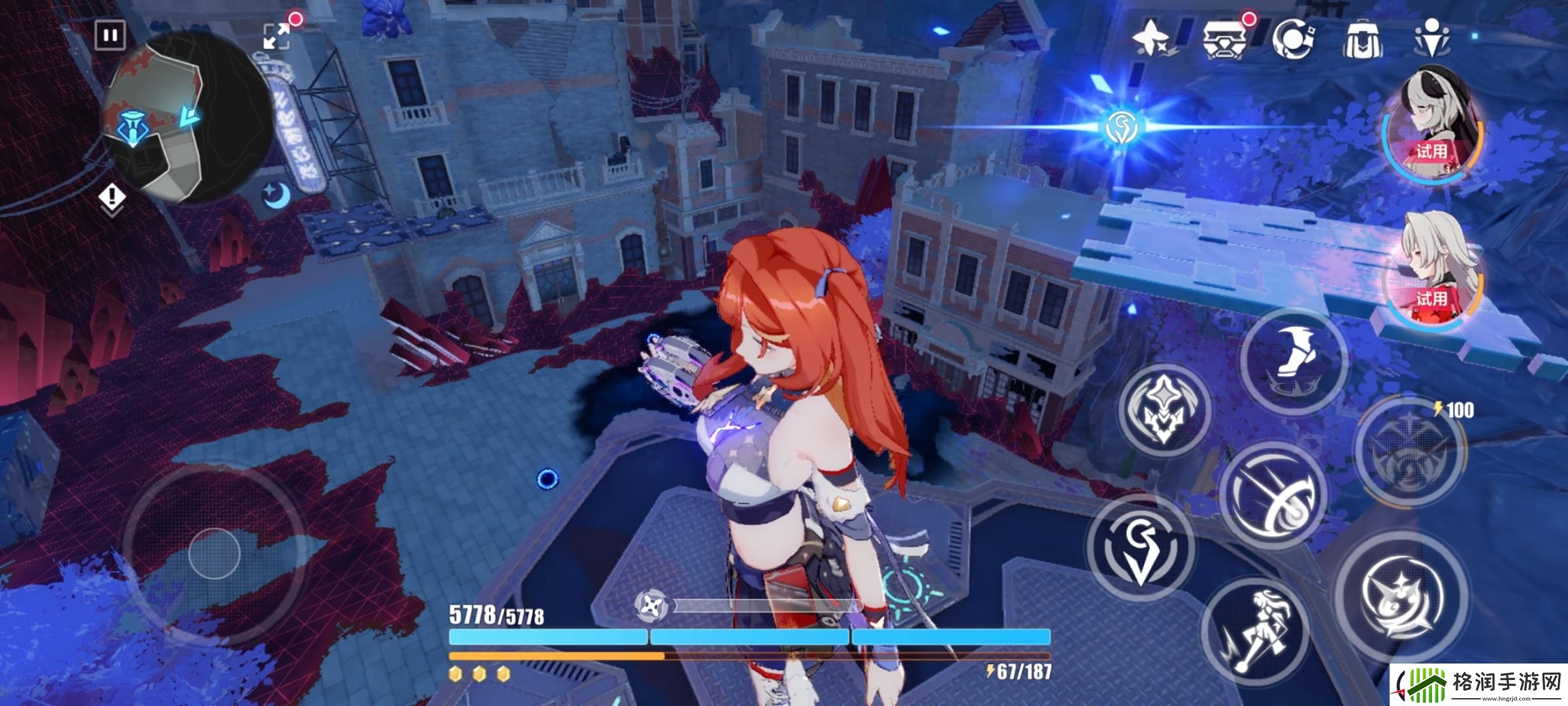Open the circular minimap
Screen dimensions: 1568x706
click(x=186, y=118)
